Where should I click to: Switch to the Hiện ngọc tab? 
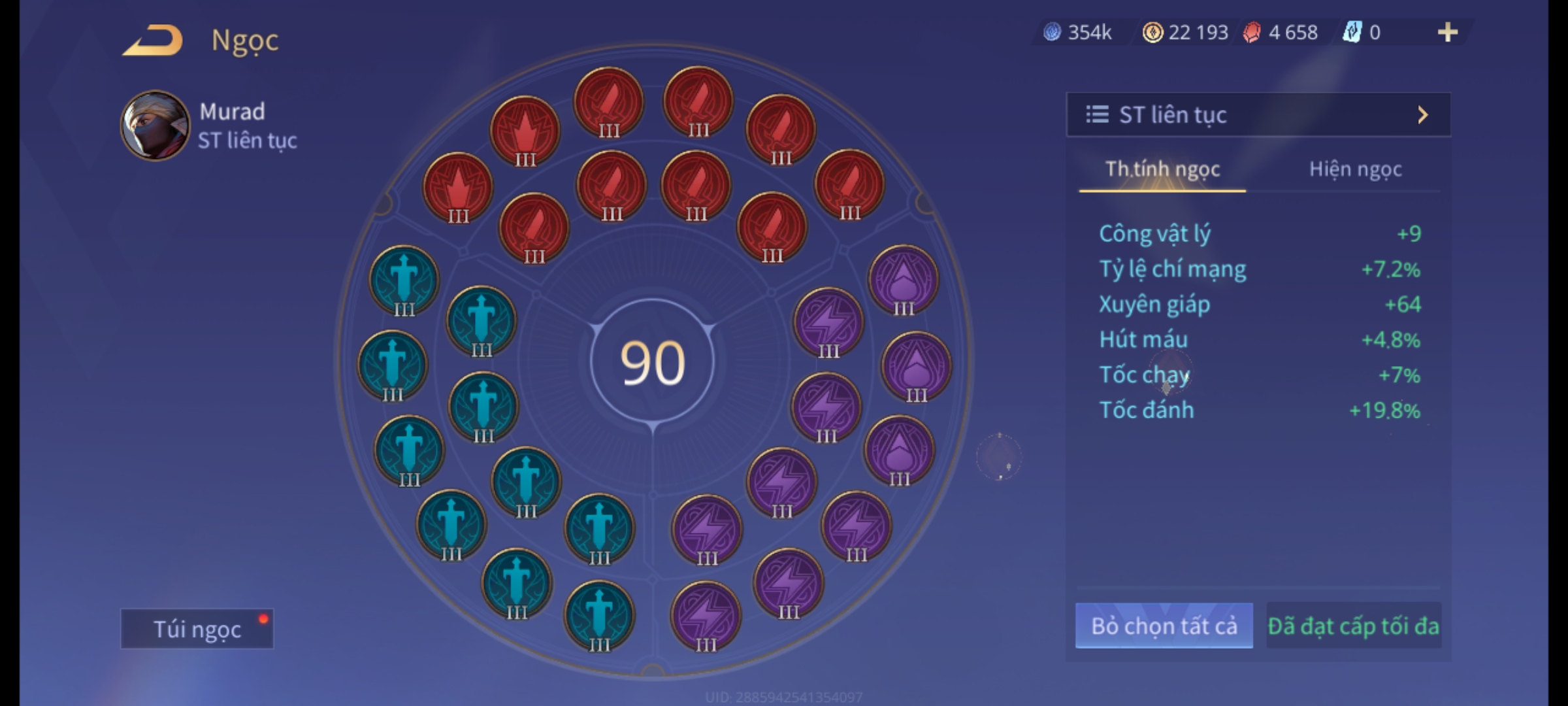tap(1355, 169)
